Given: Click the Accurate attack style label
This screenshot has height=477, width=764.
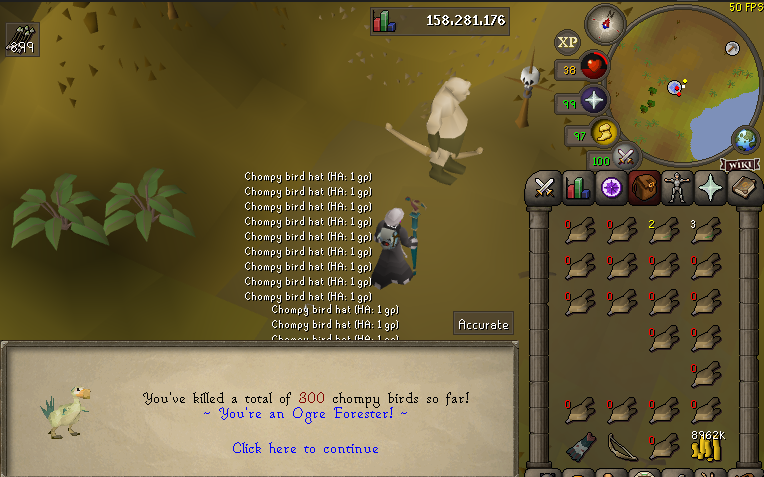Looking at the screenshot, I should tap(483, 324).
